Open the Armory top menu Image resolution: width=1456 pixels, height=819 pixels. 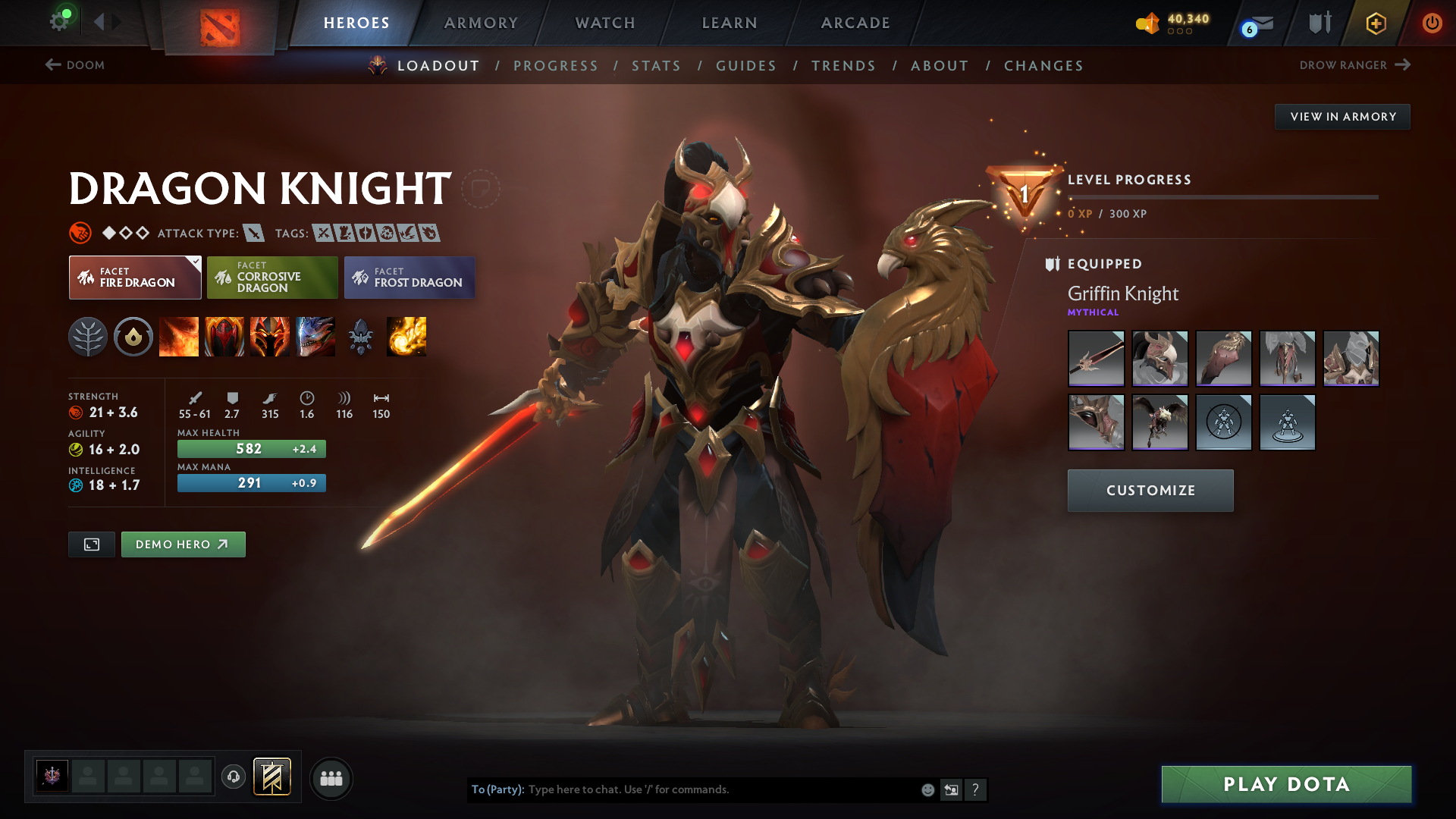[481, 23]
